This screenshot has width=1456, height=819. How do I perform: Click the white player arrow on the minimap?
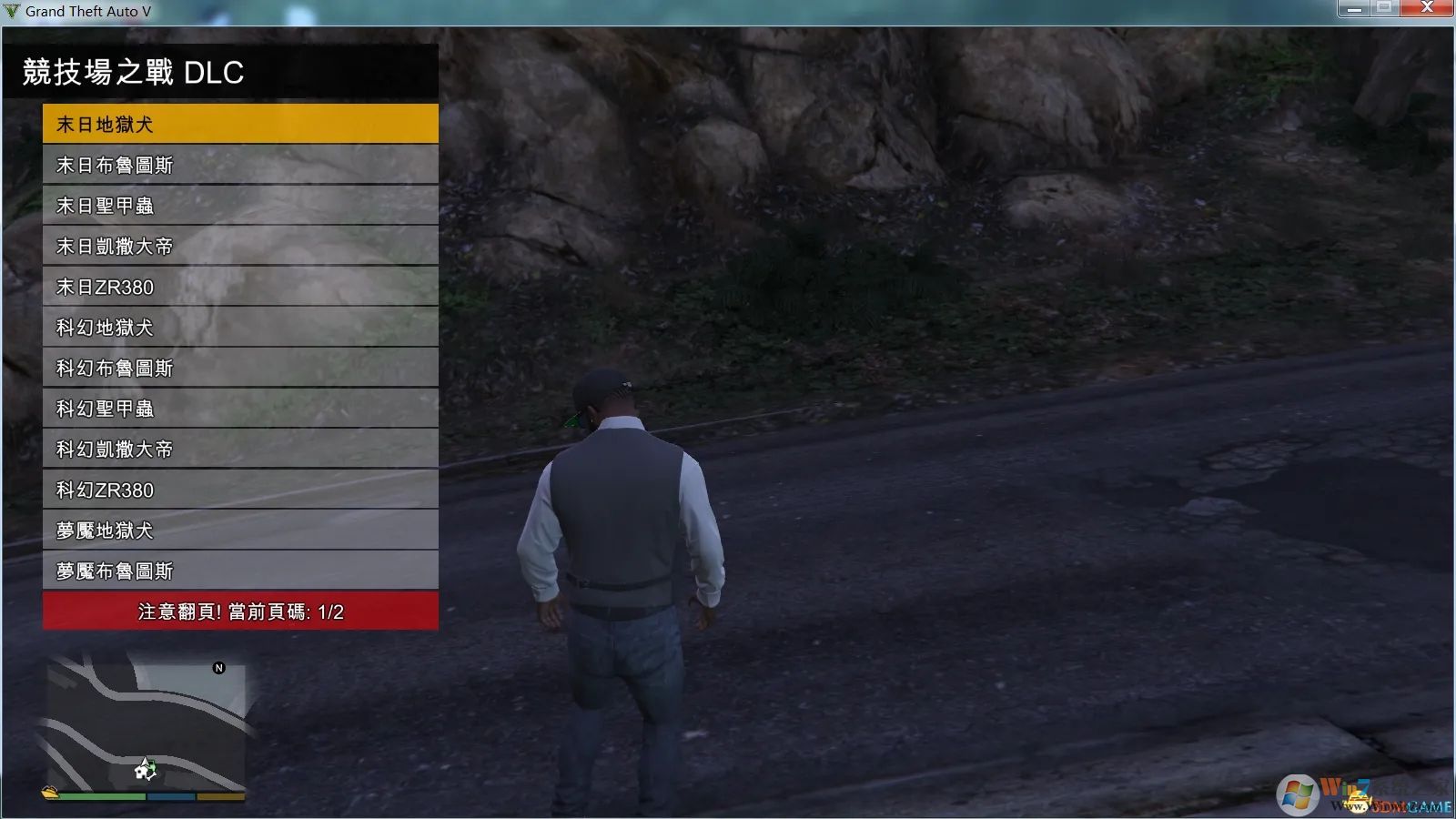click(145, 763)
